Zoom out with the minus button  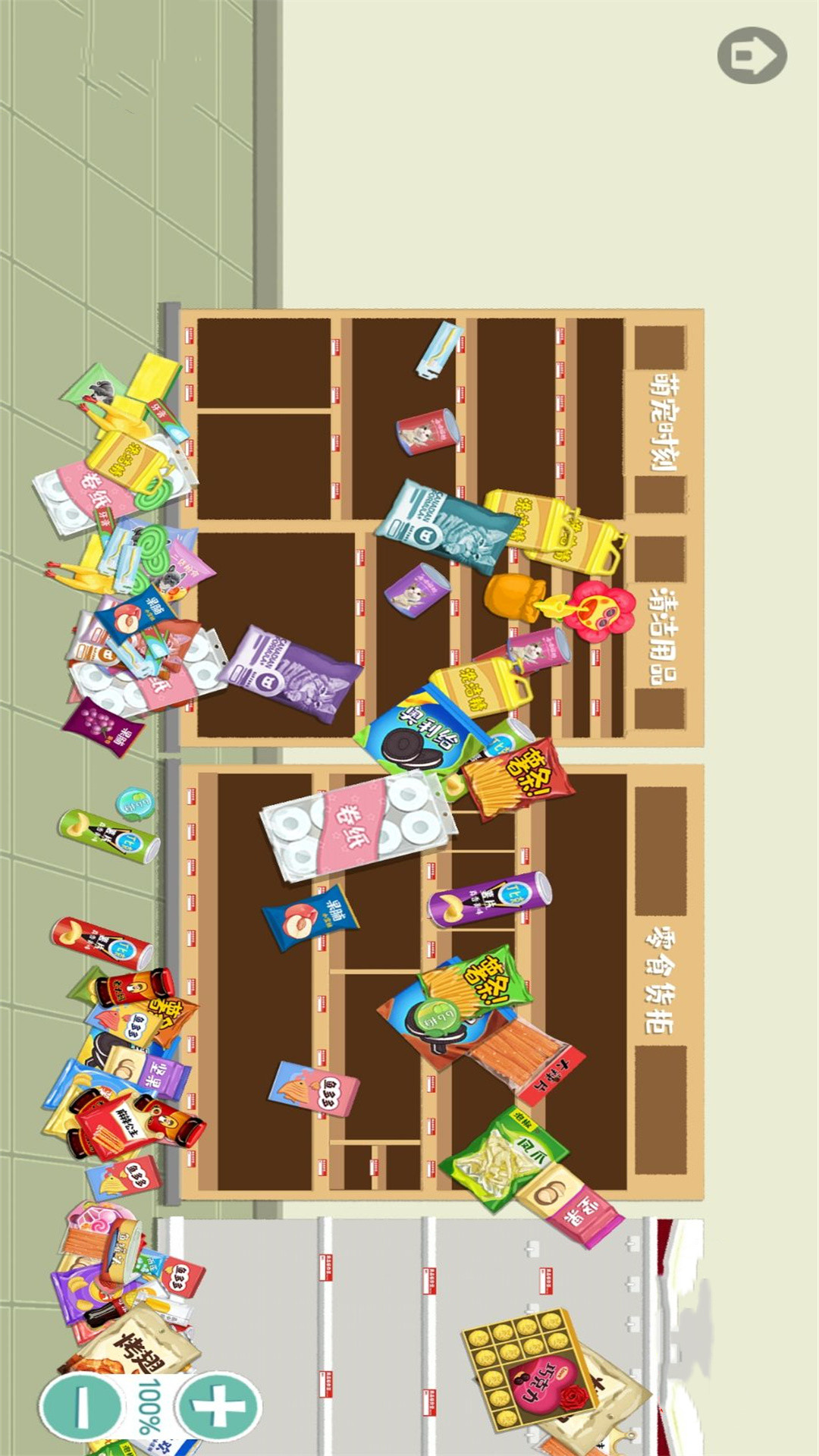[x=81, y=1405]
